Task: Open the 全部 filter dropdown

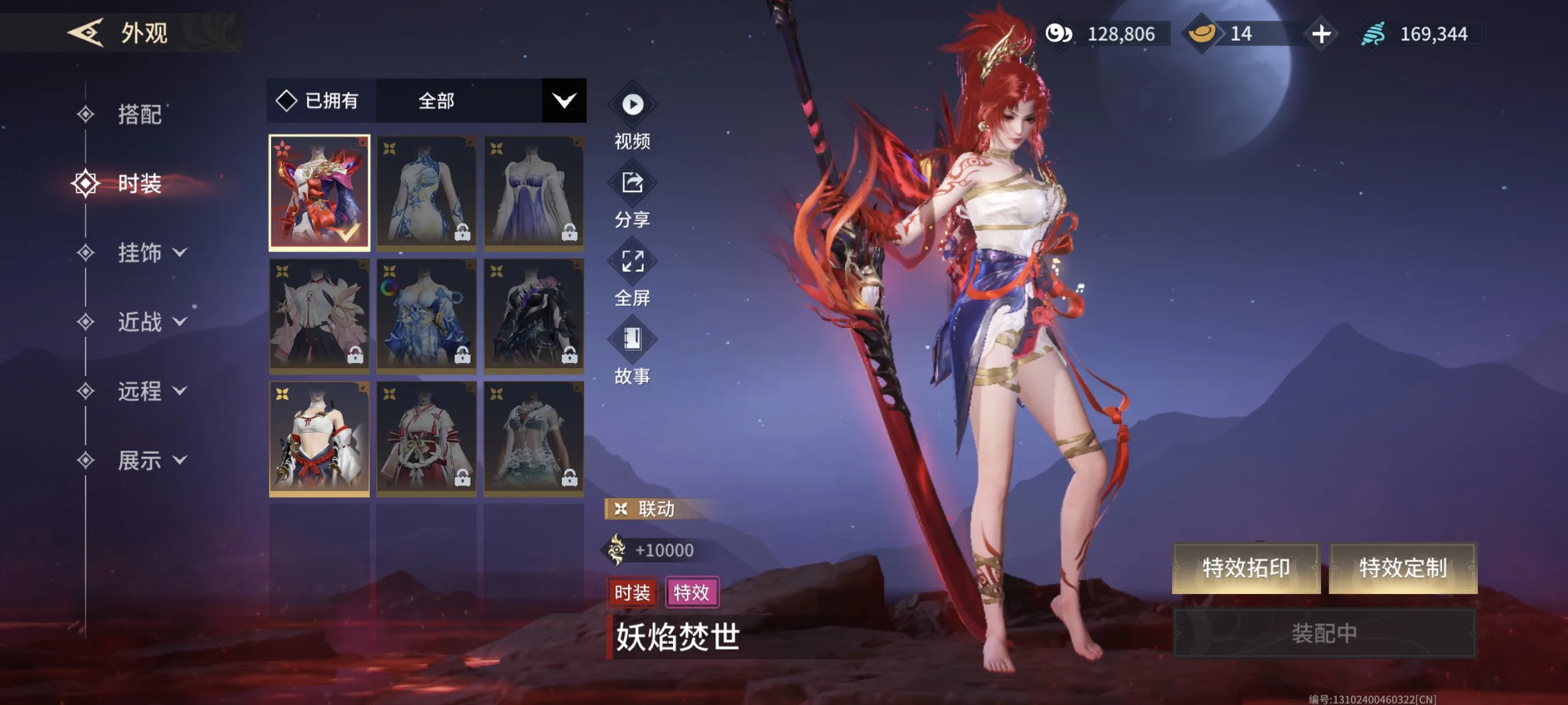Action: [563, 101]
